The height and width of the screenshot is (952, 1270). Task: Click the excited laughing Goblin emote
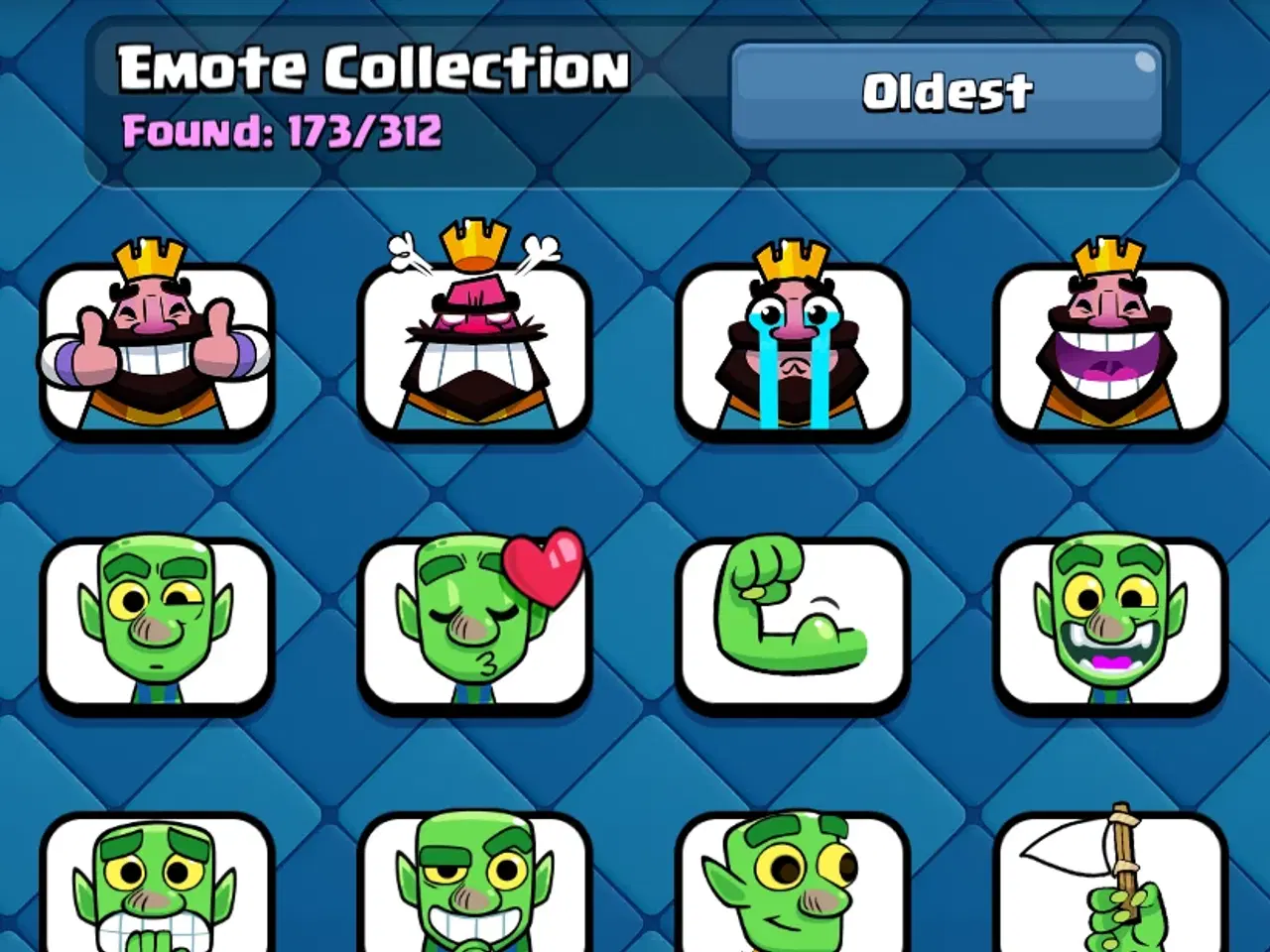[x=1109, y=620]
